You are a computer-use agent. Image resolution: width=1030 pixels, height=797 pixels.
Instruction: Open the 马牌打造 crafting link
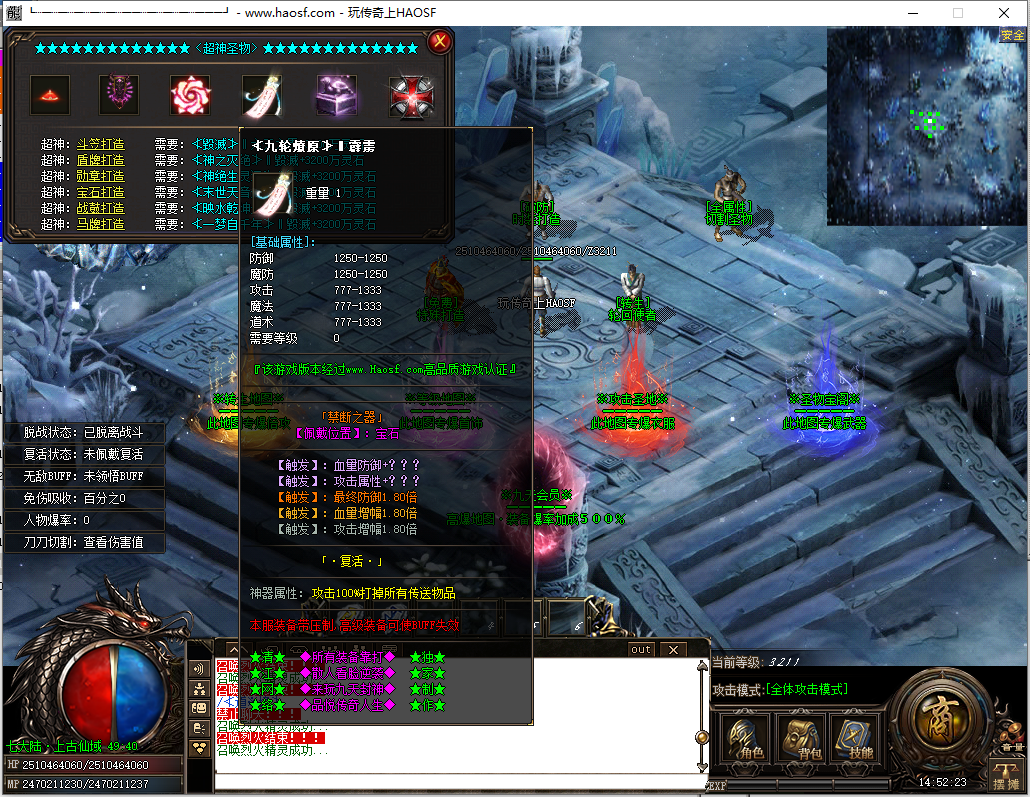pyautogui.click(x=100, y=224)
